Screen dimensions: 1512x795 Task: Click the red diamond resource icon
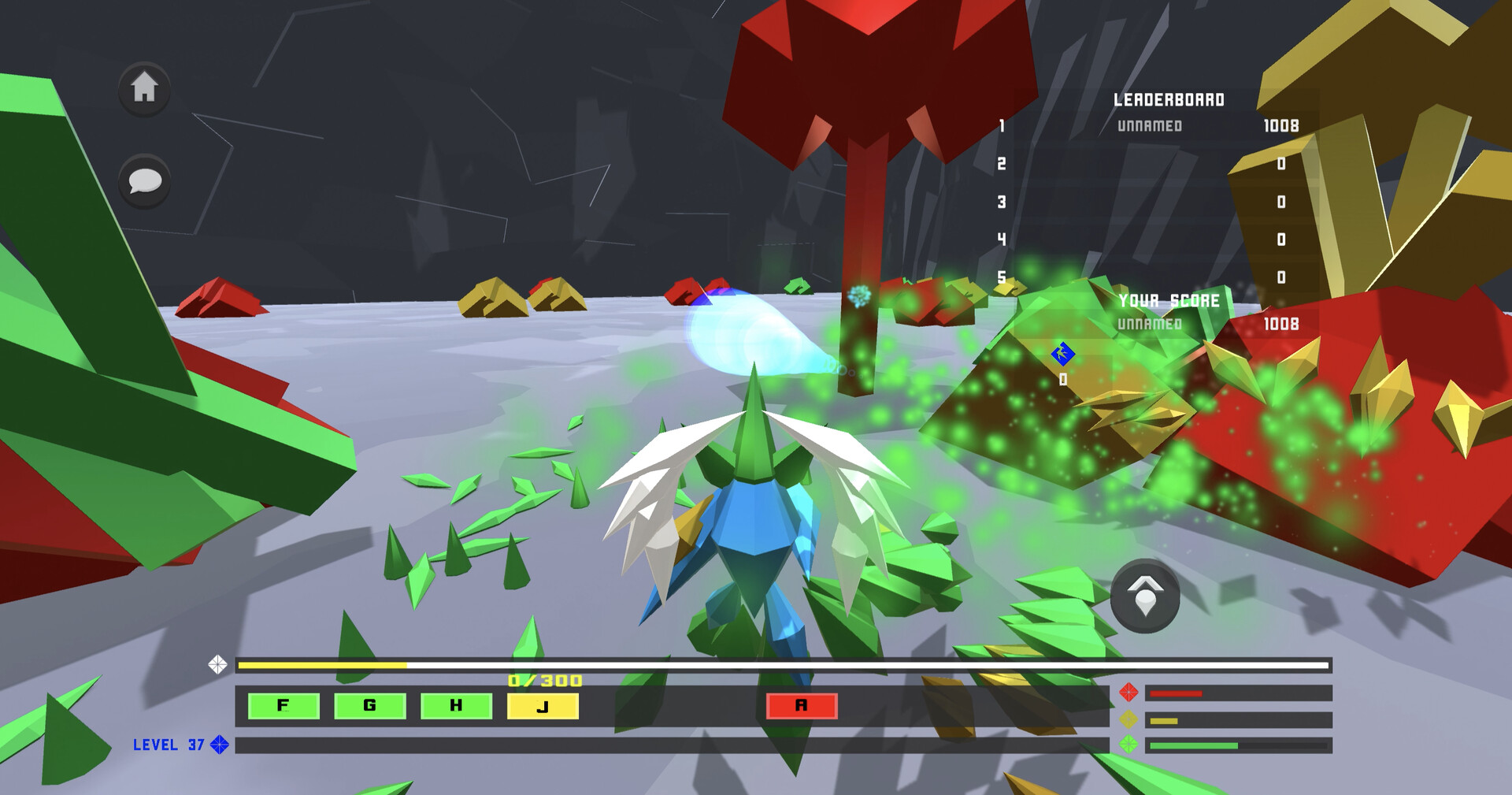point(1129,693)
